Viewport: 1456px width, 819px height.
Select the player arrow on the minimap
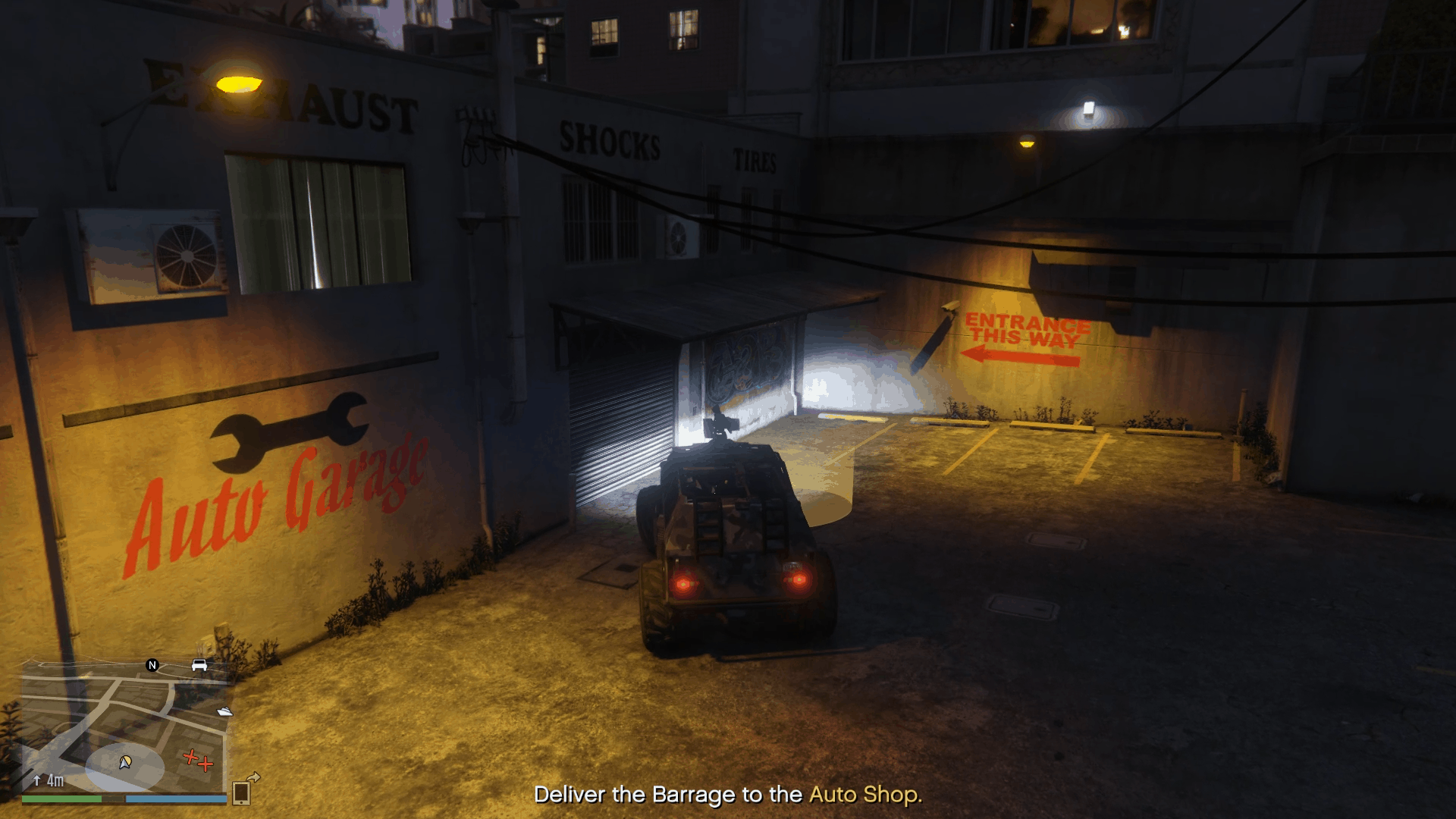[x=124, y=764]
